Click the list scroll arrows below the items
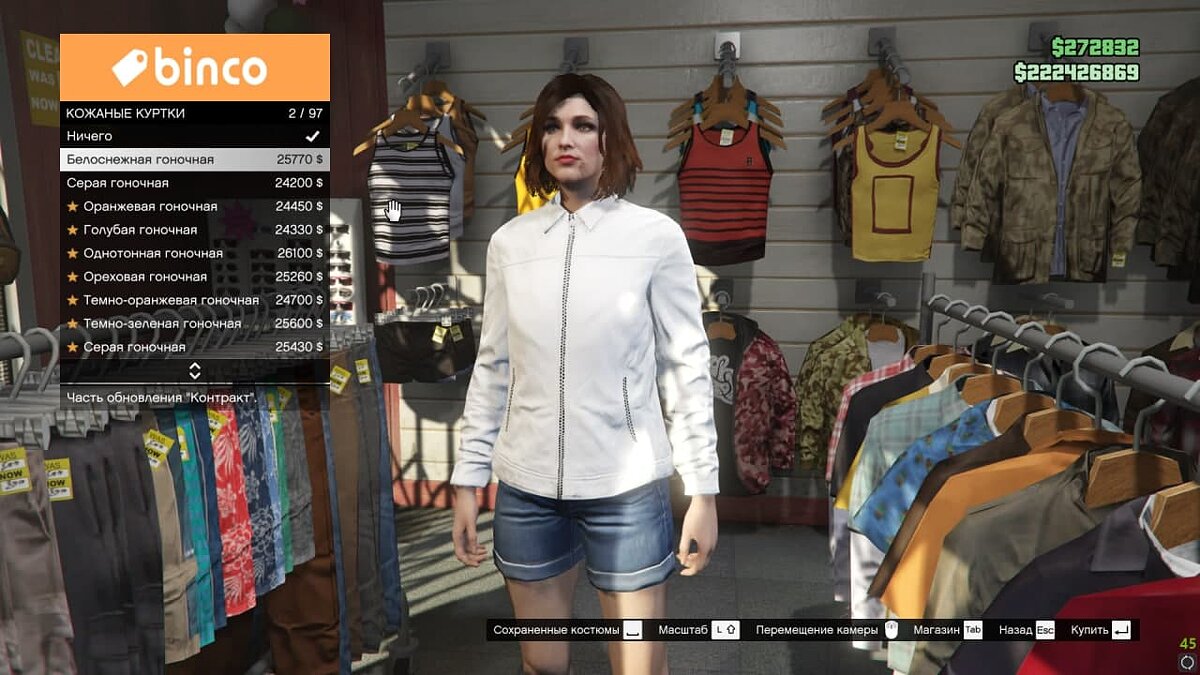The height and width of the screenshot is (675, 1200). (x=195, y=371)
